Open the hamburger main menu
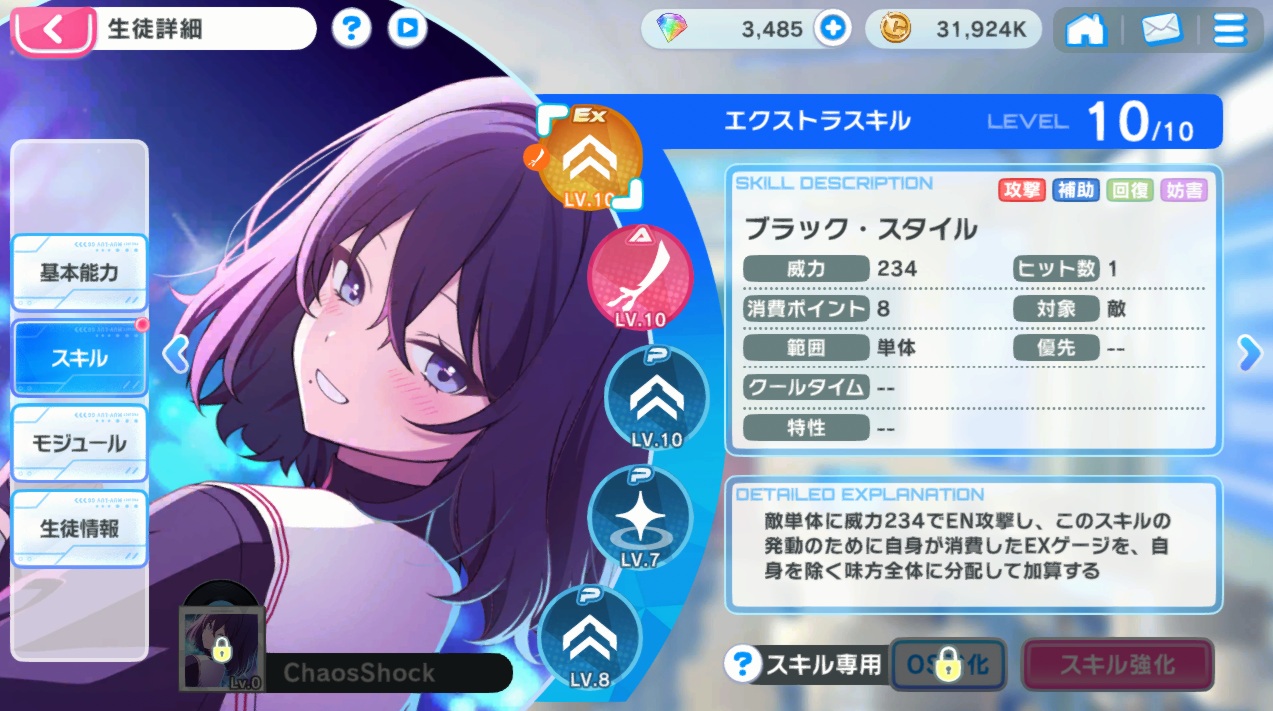 (x=1230, y=30)
